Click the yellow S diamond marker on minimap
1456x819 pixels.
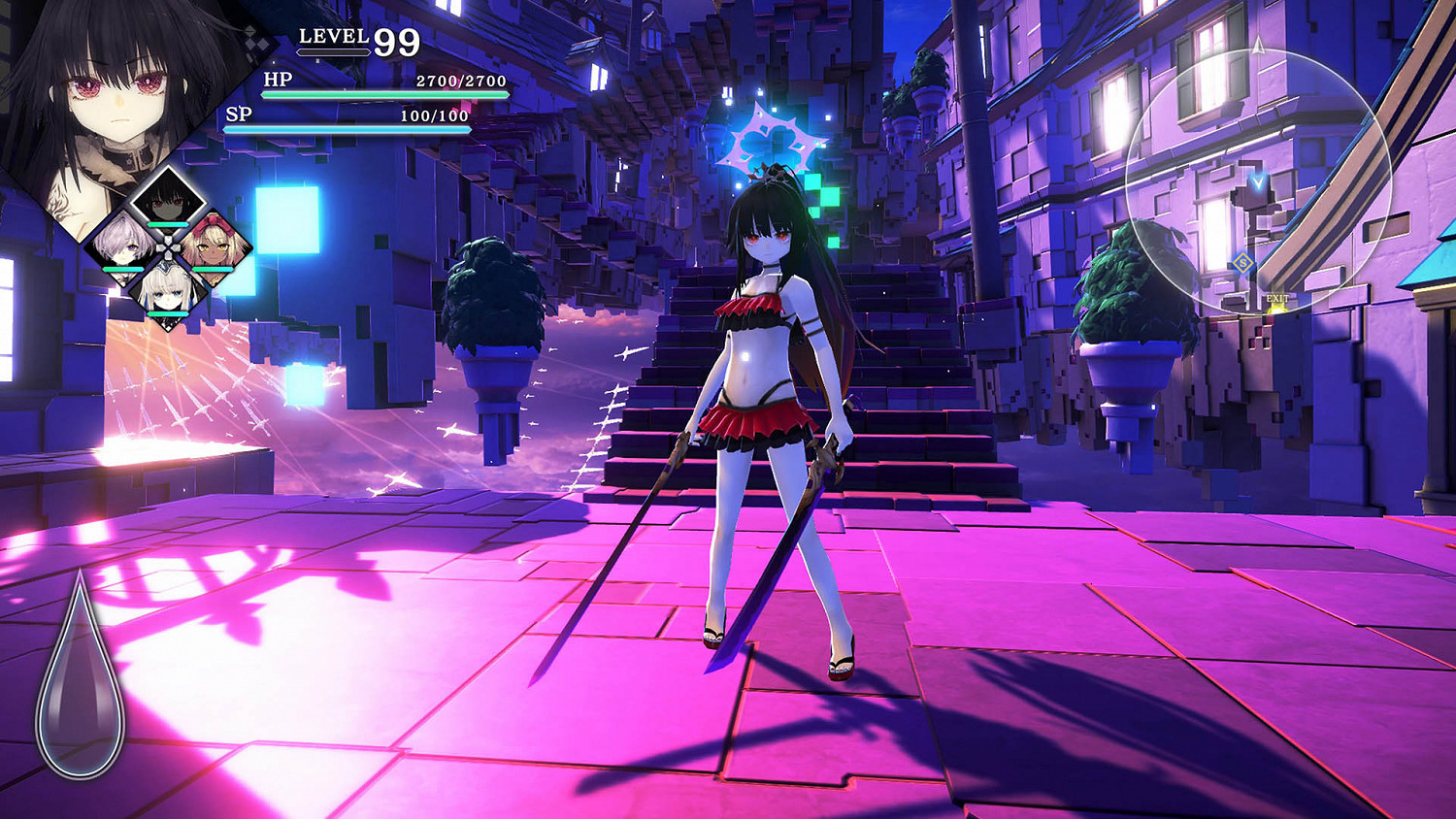pyautogui.click(x=1242, y=263)
